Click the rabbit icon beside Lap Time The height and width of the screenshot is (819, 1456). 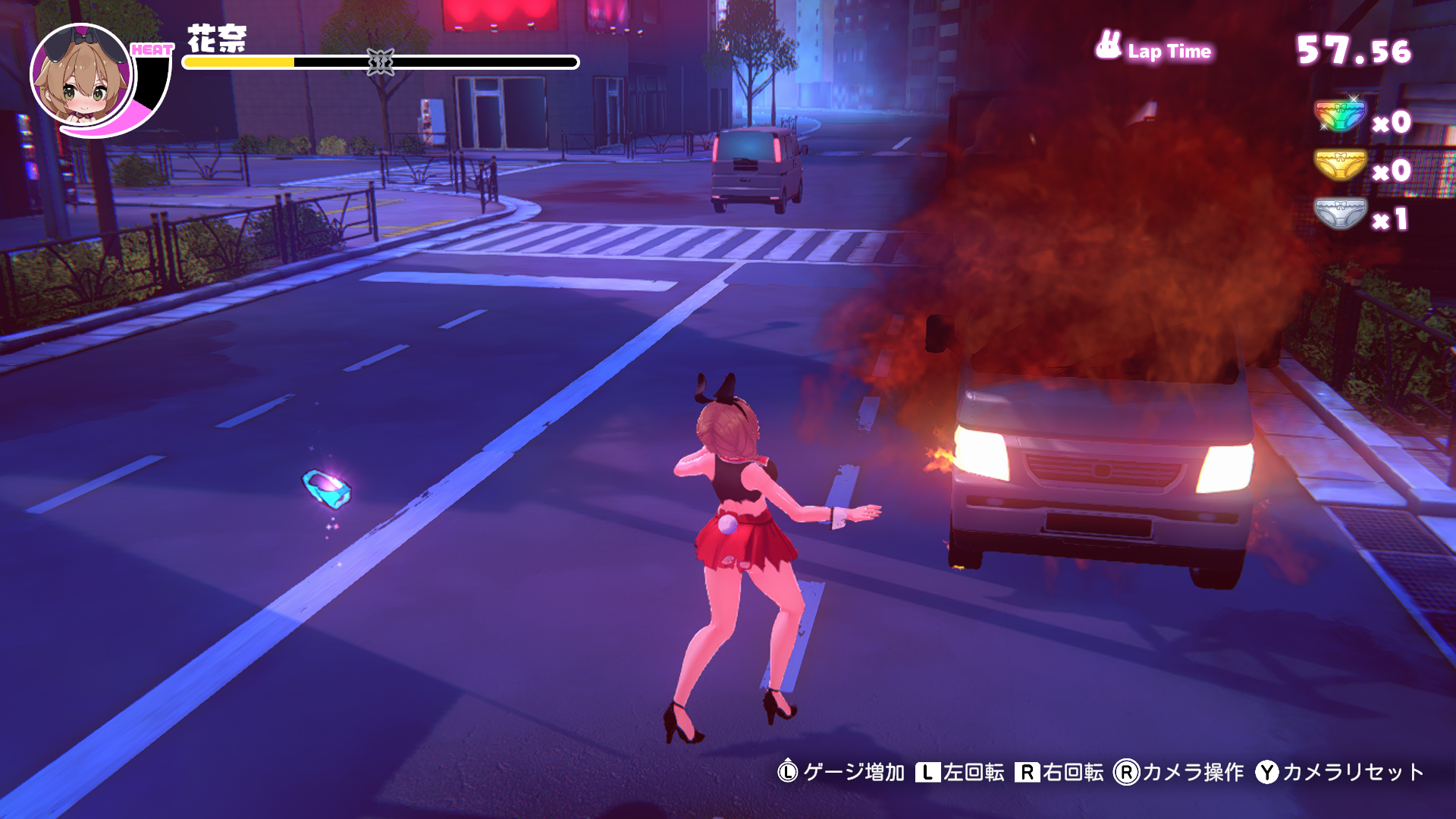(1108, 45)
